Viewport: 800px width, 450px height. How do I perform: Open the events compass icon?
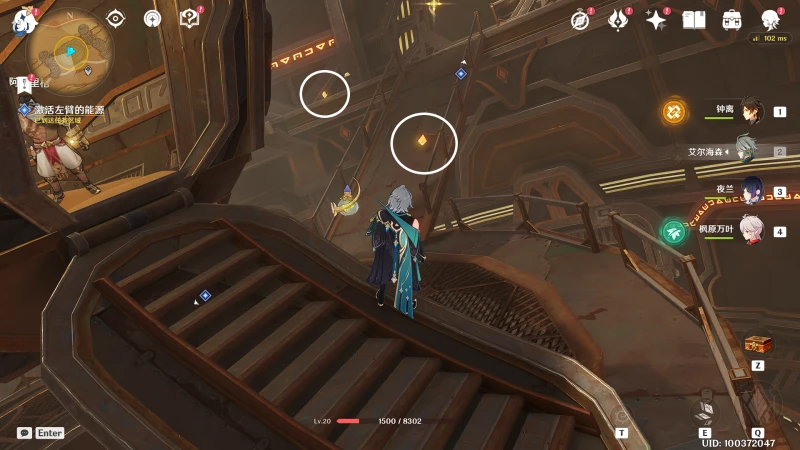click(x=580, y=19)
